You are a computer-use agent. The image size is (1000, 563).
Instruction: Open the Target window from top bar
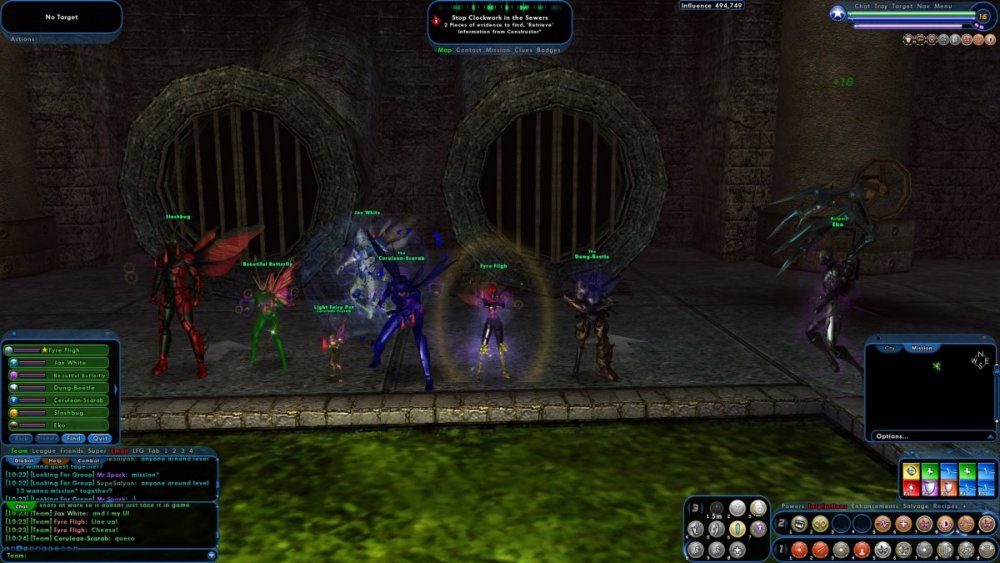904,6
